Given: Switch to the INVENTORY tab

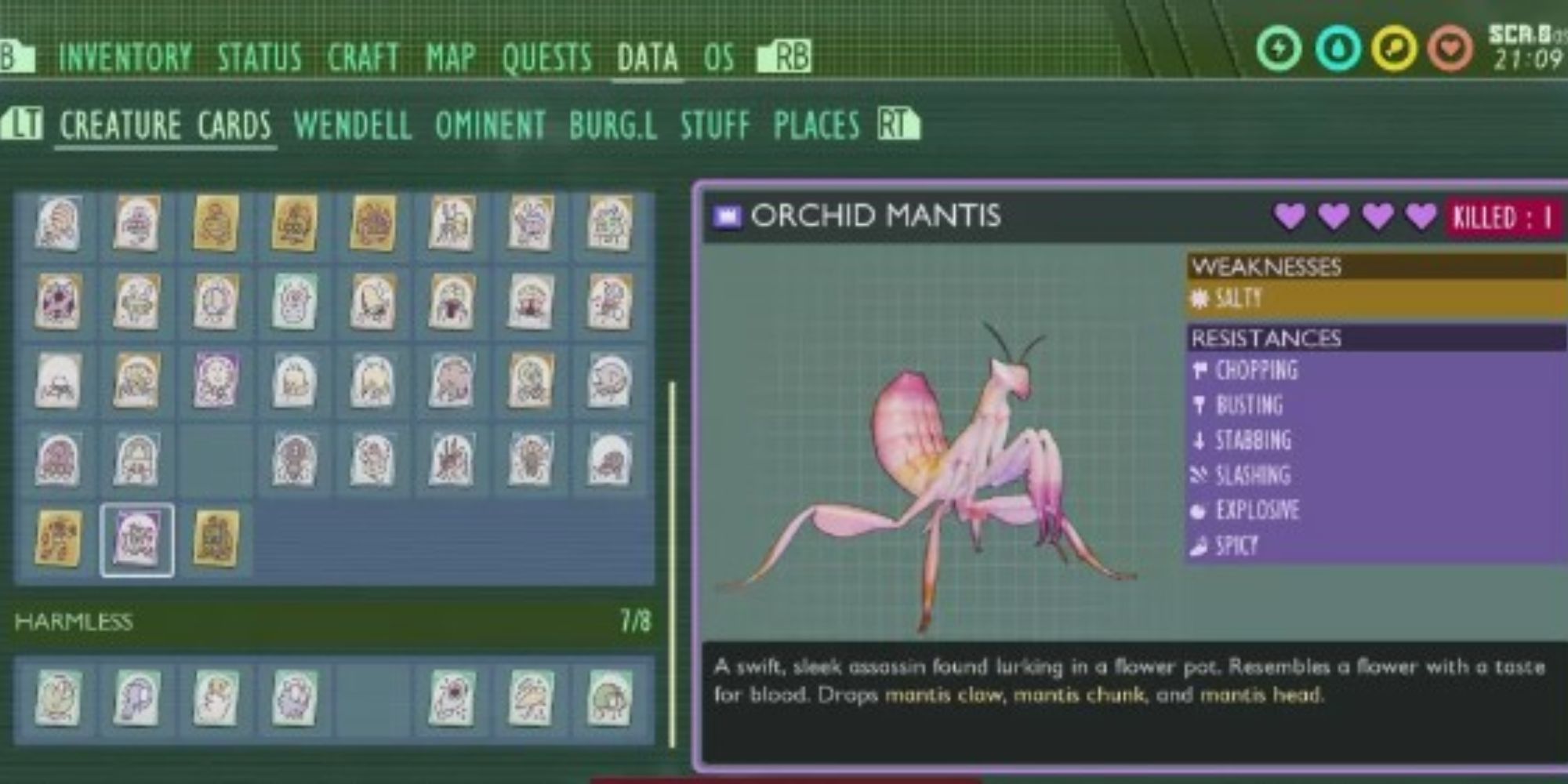Looking at the screenshot, I should (x=125, y=56).
